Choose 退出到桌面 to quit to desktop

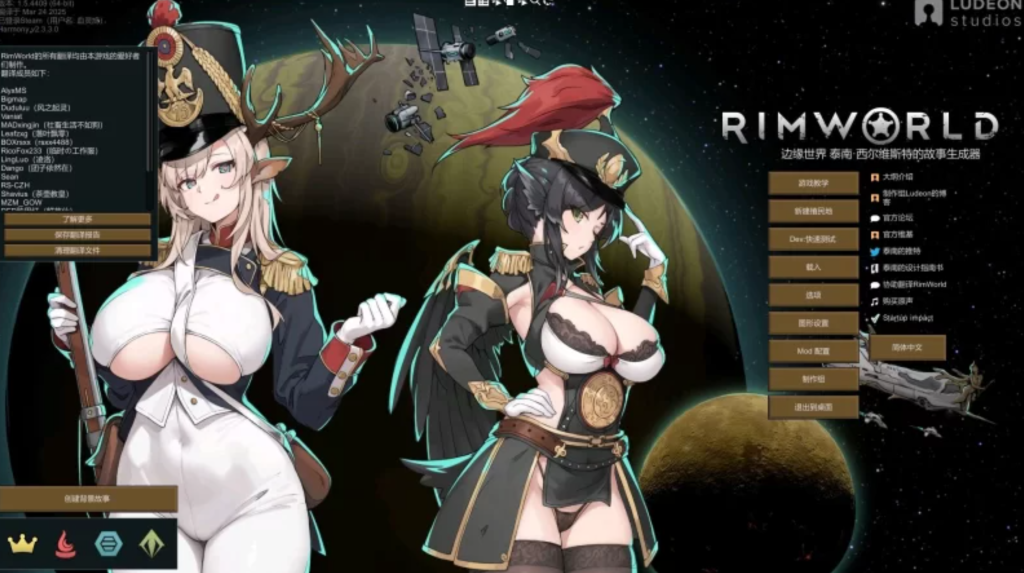pyautogui.click(x=813, y=407)
